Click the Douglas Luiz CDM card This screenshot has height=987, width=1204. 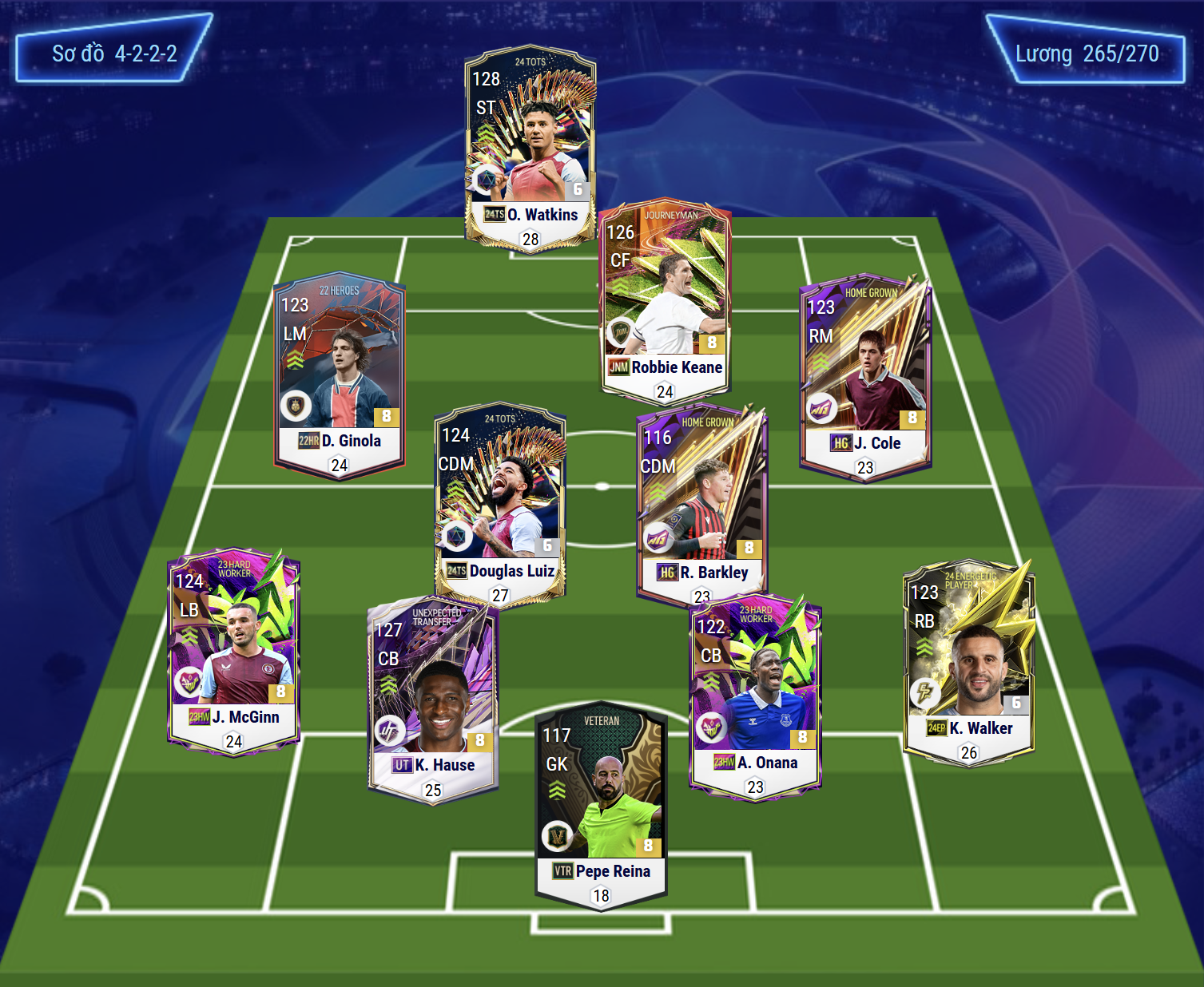point(500,503)
